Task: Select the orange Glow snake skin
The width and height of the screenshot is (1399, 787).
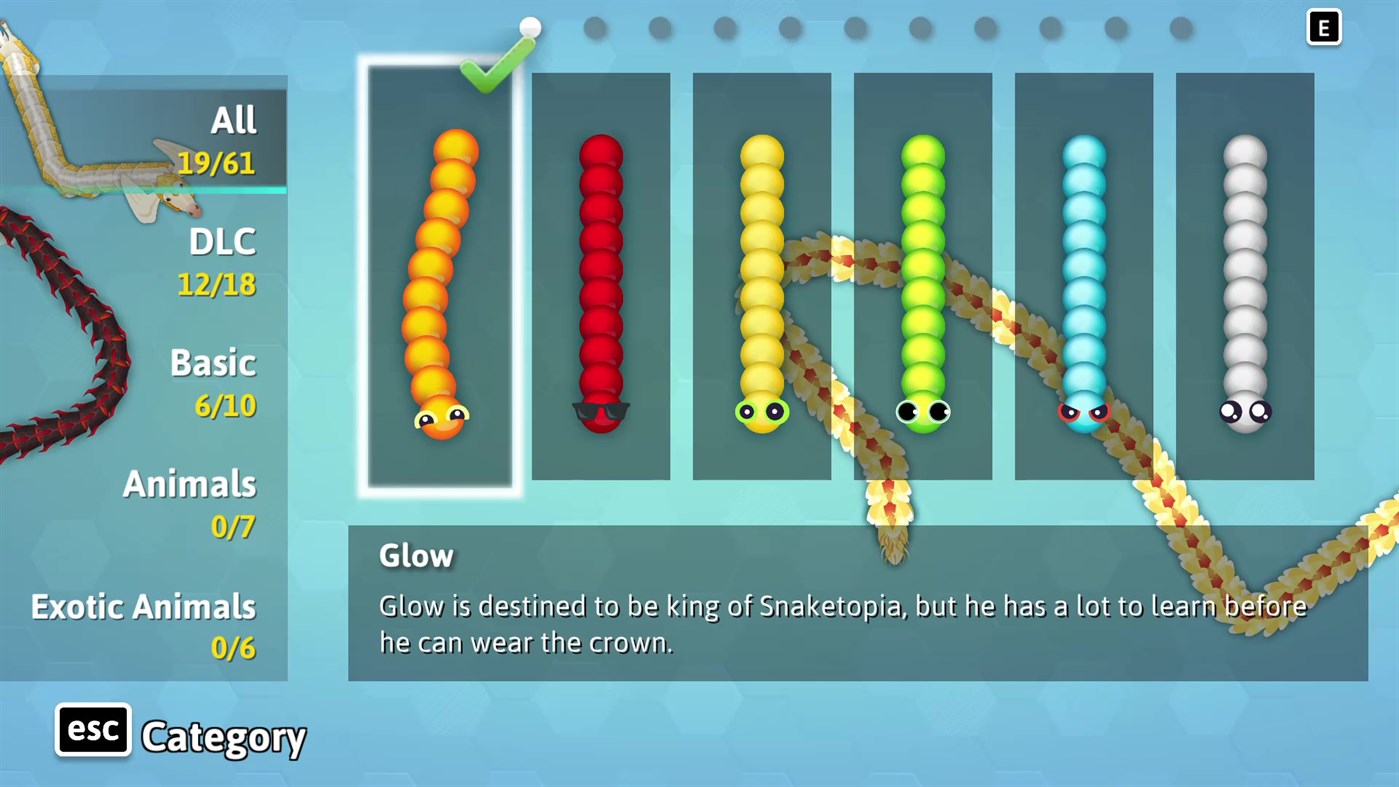Action: (440, 280)
